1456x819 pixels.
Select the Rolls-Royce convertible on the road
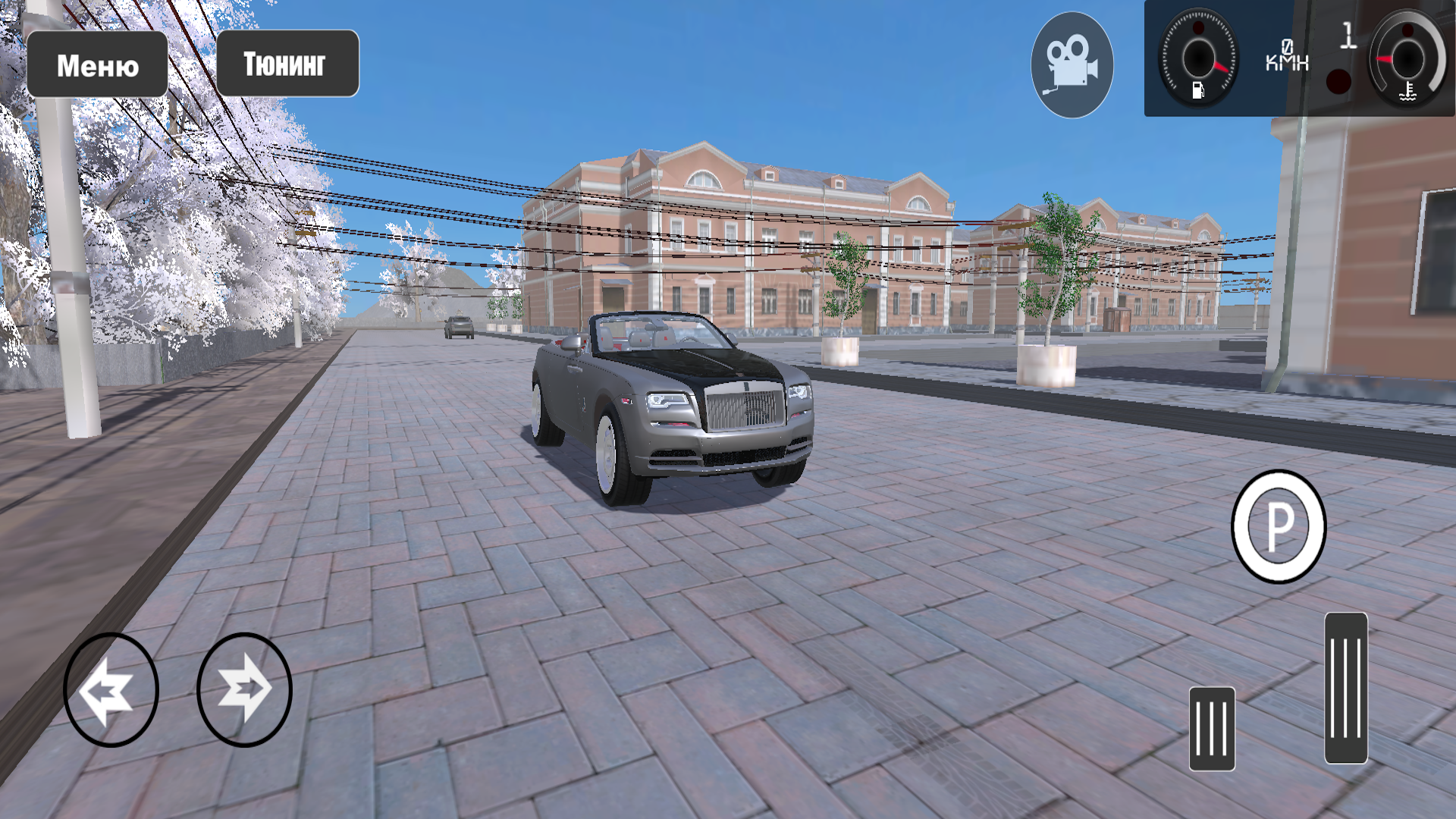675,409
